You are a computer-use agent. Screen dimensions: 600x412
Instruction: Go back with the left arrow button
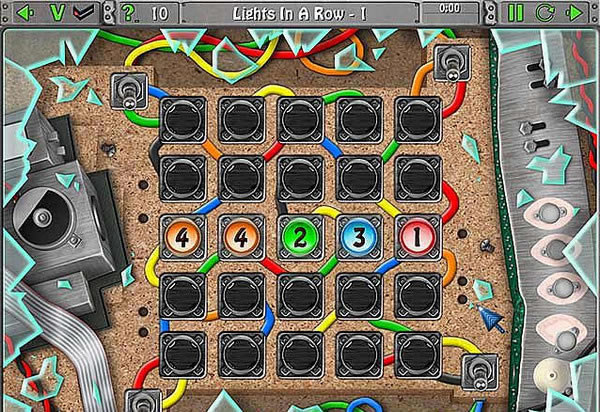28,13
